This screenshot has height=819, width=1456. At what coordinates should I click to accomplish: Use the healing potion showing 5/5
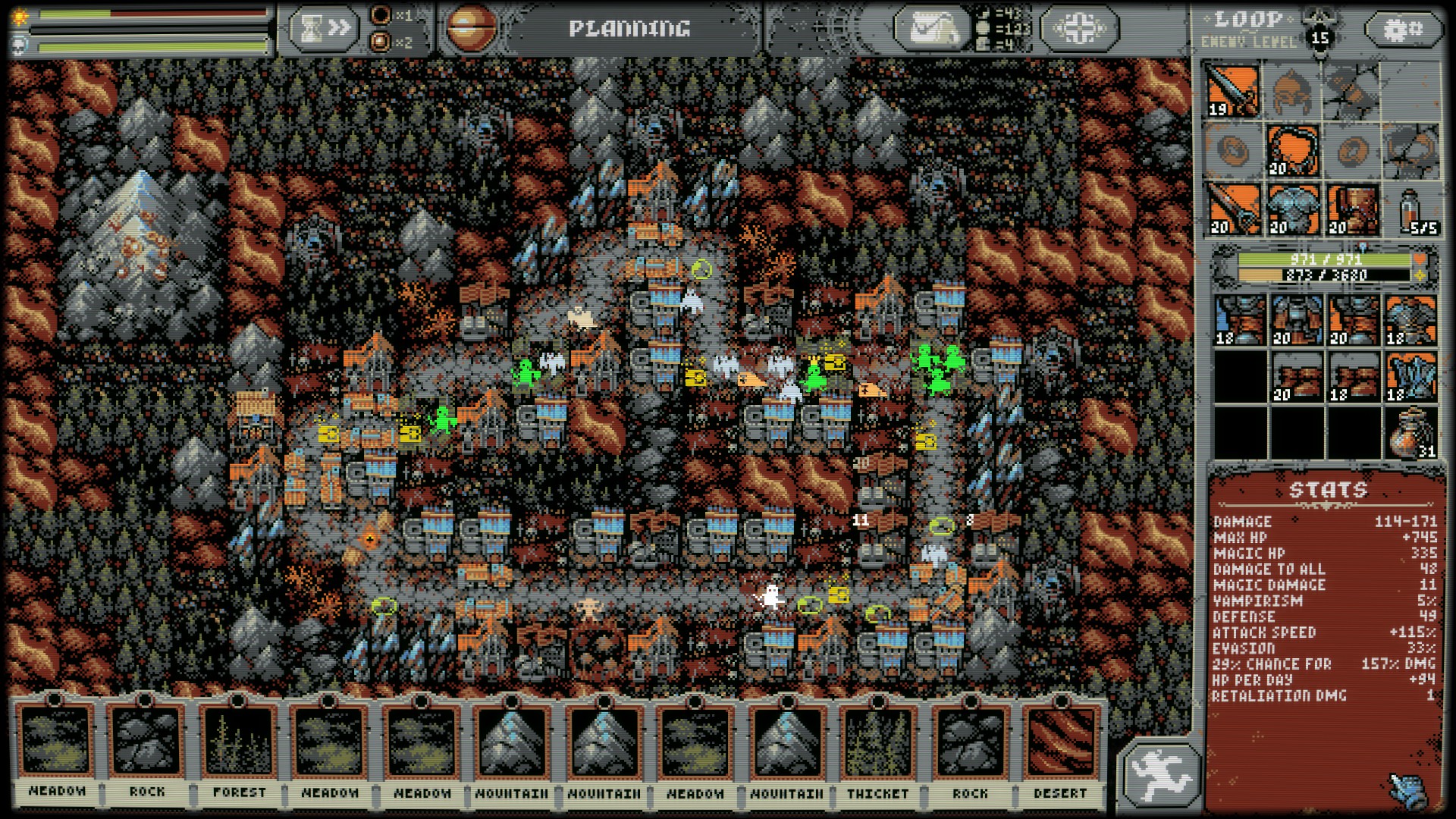click(x=1410, y=210)
